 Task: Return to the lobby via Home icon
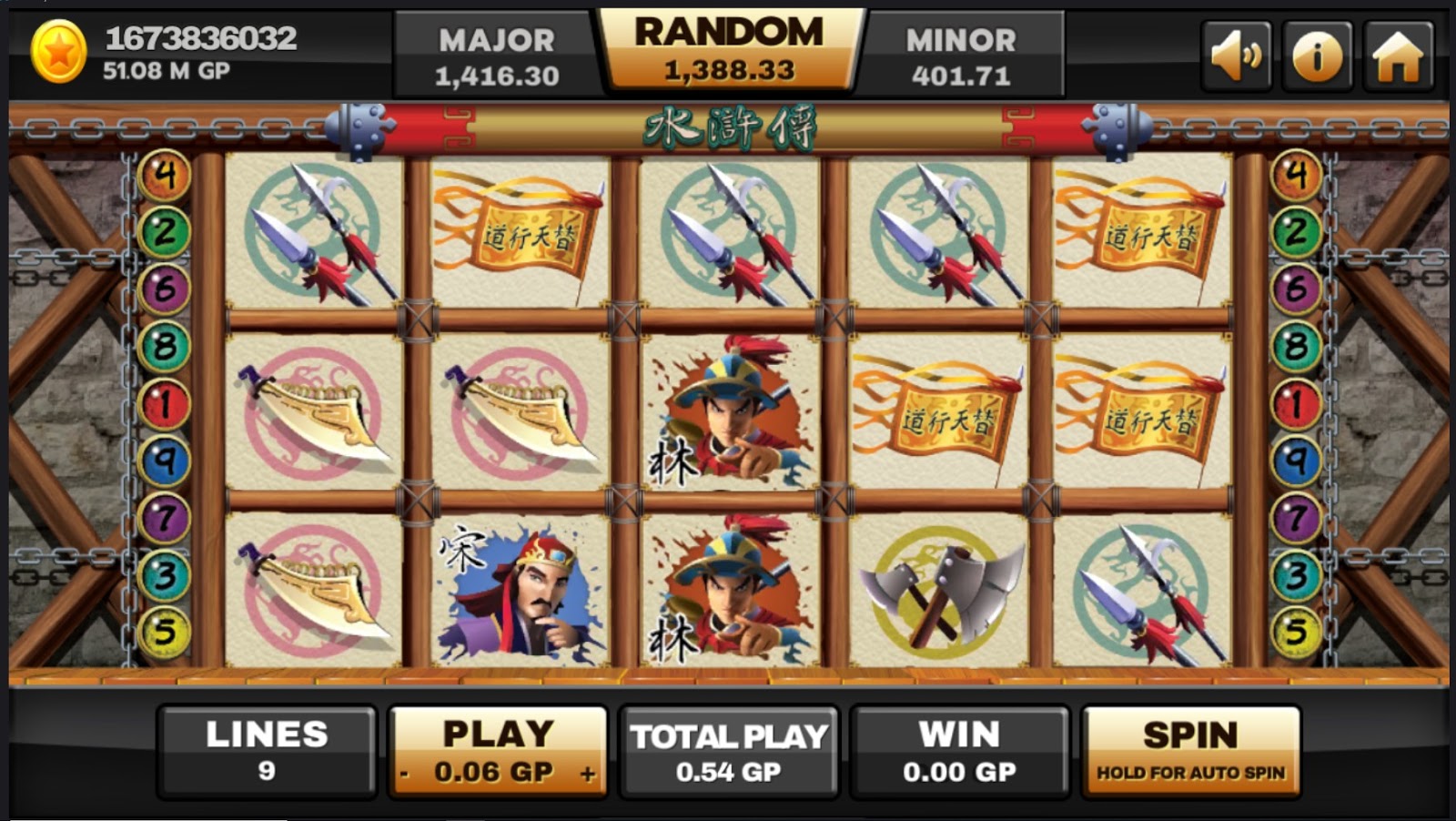pyautogui.click(x=1394, y=55)
